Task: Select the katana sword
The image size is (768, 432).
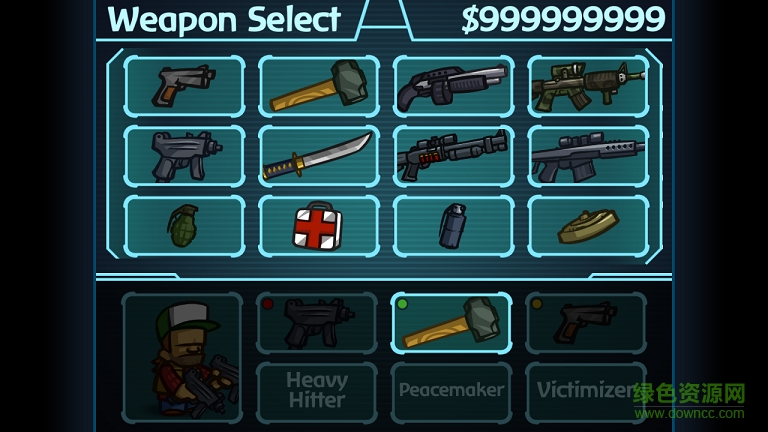Action: (x=319, y=156)
